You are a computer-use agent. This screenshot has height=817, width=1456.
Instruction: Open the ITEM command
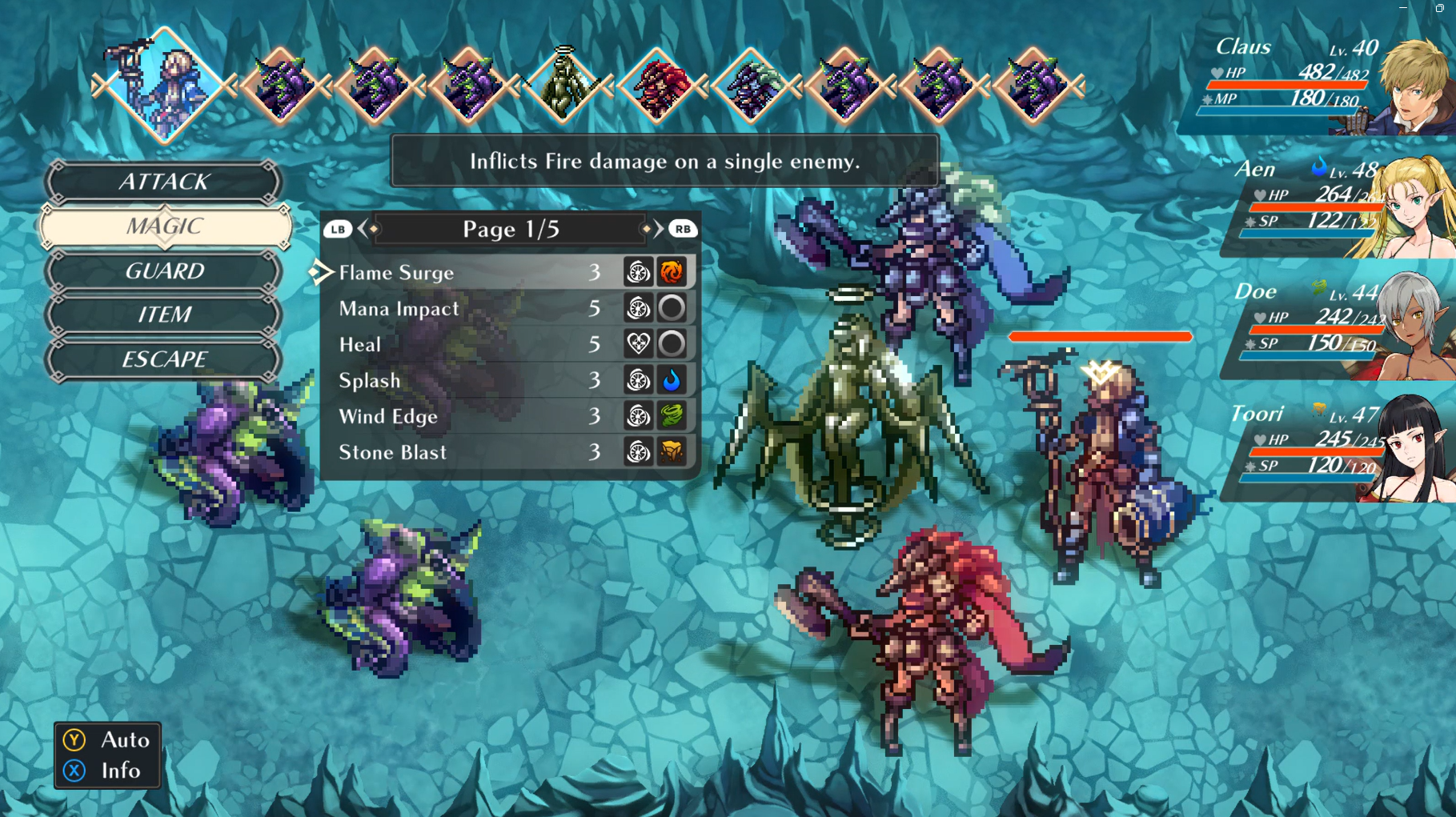[164, 314]
